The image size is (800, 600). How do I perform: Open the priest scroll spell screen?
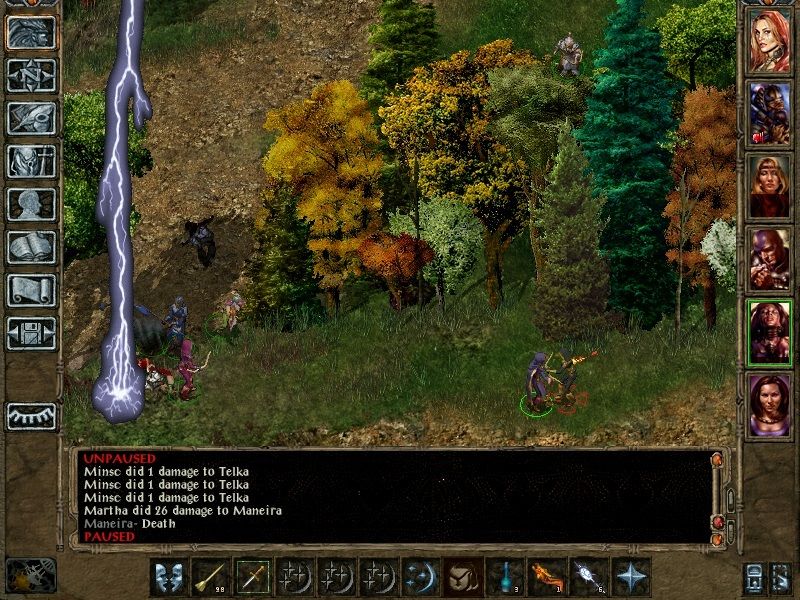tap(31, 291)
